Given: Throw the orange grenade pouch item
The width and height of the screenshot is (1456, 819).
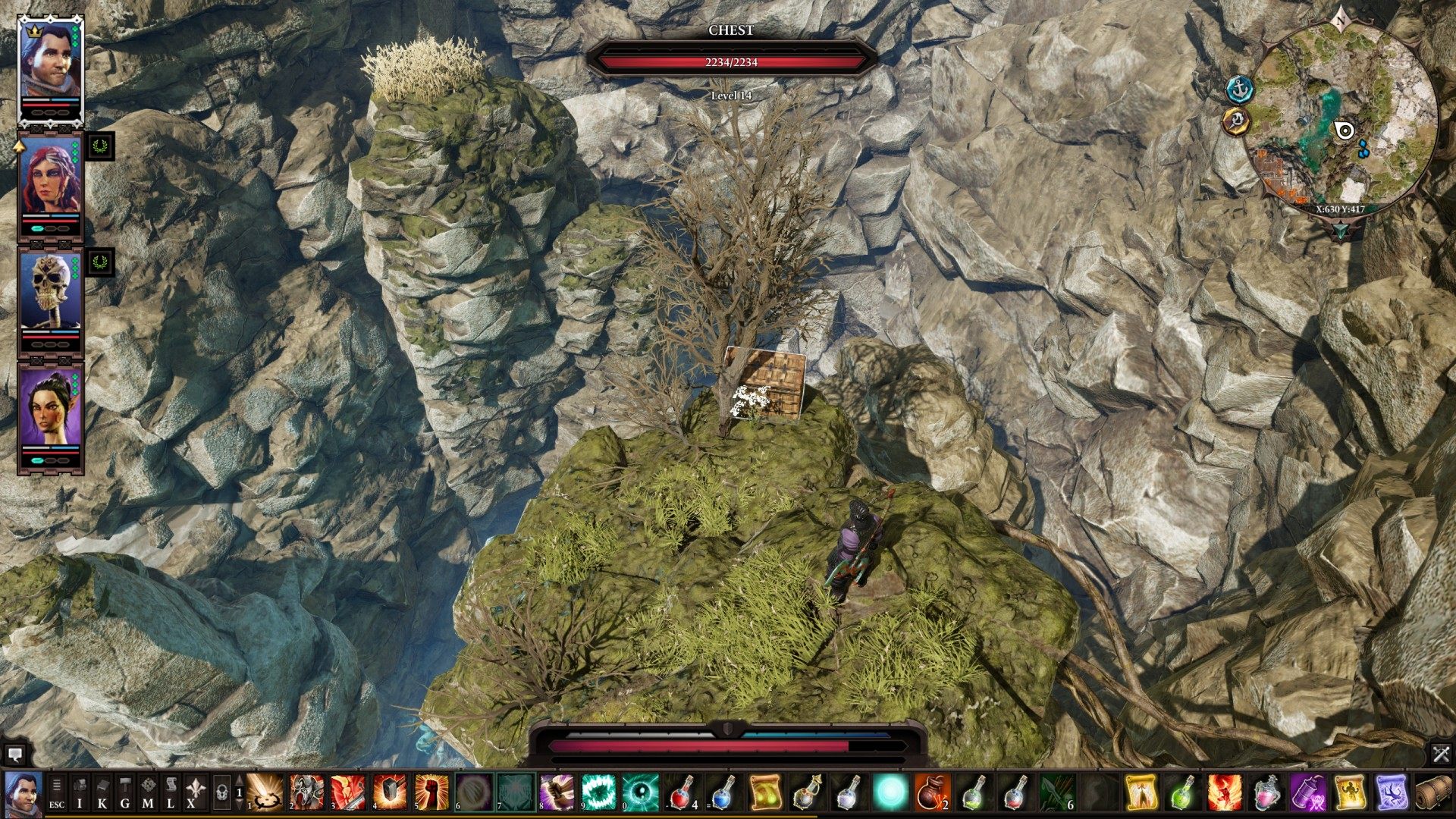Looking at the screenshot, I should point(933,792).
